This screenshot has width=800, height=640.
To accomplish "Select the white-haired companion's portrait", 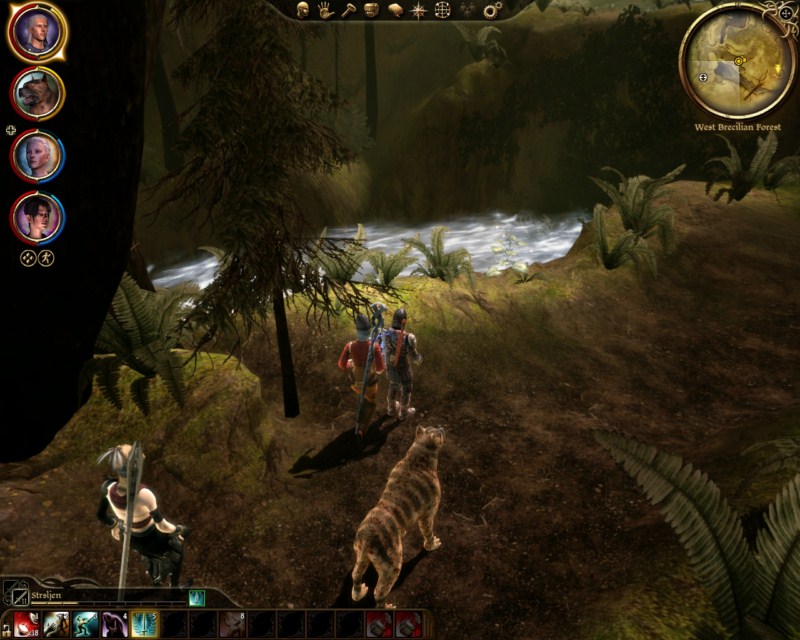I will tap(37, 155).
